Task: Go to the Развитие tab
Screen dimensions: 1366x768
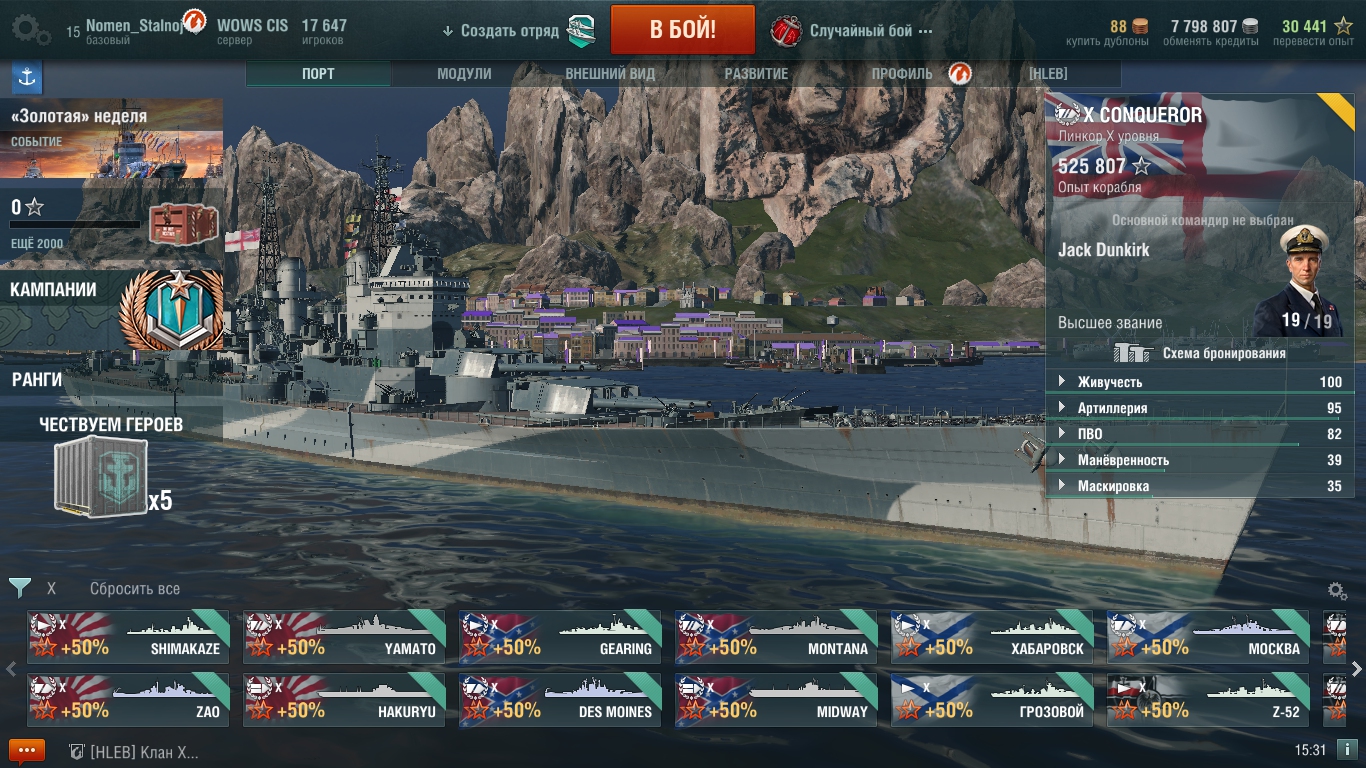Action: [756, 74]
